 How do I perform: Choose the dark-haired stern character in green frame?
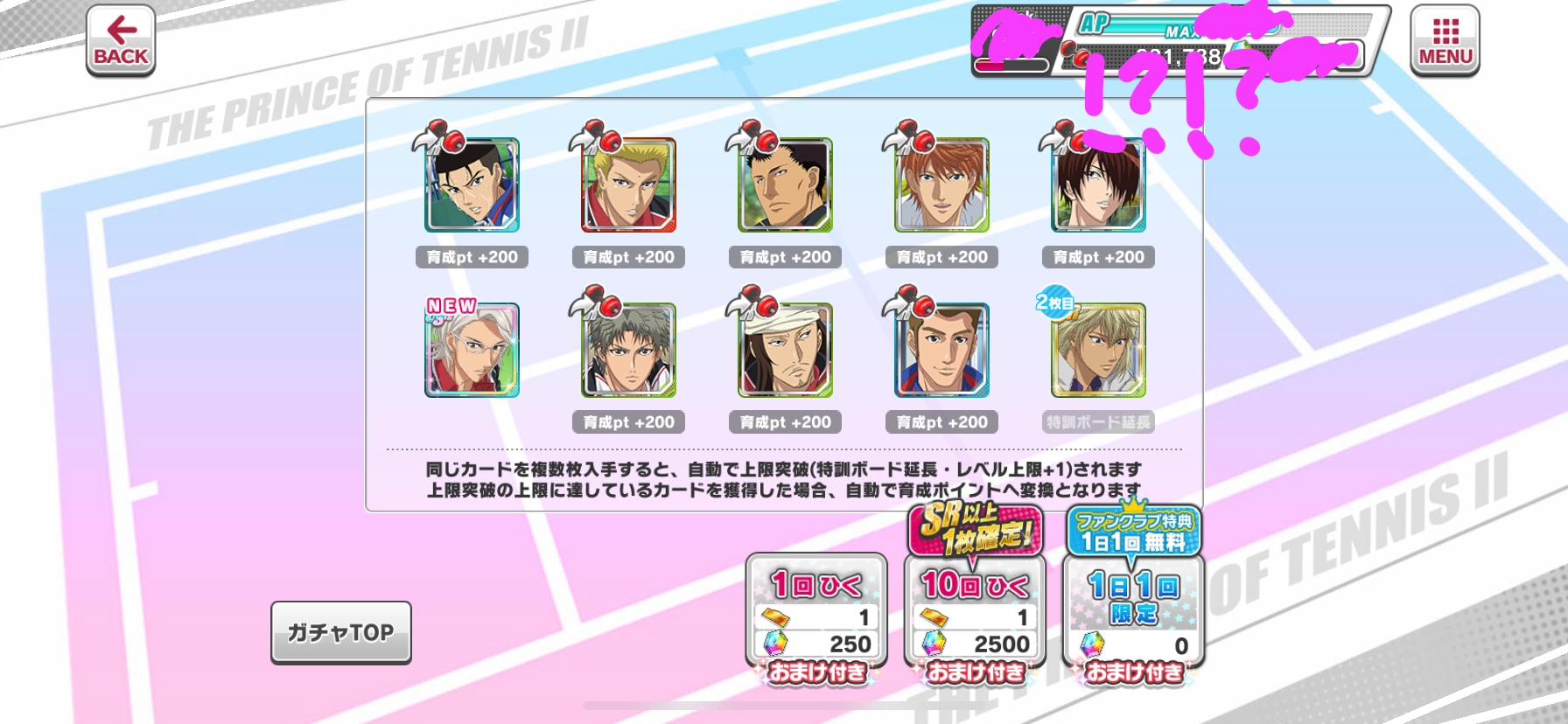pos(785,184)
